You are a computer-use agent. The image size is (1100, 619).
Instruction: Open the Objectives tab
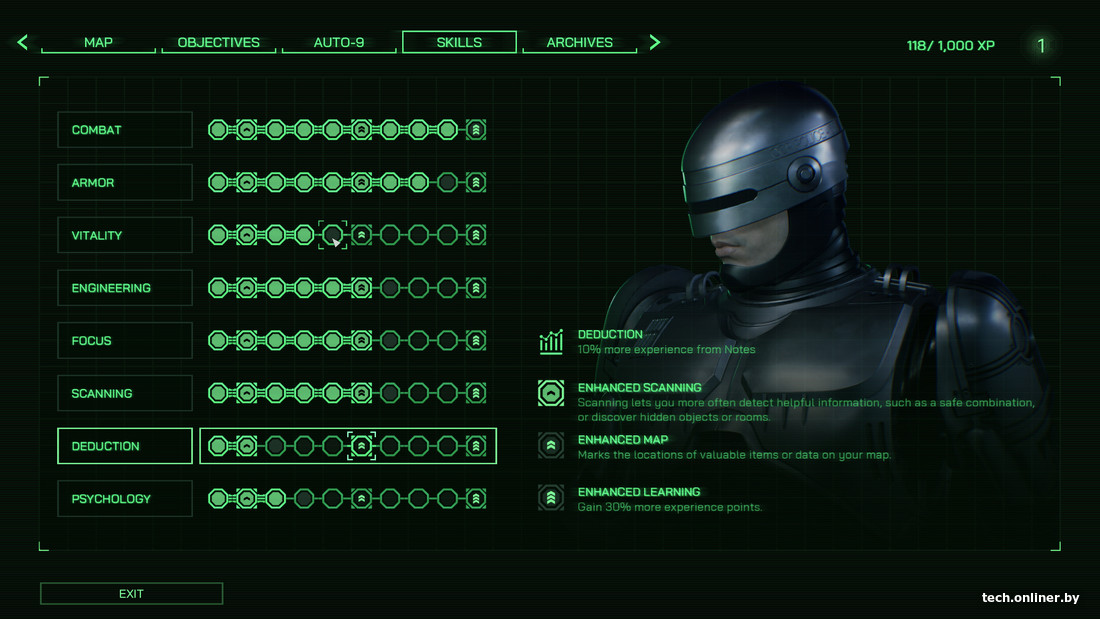click(218, 43)
